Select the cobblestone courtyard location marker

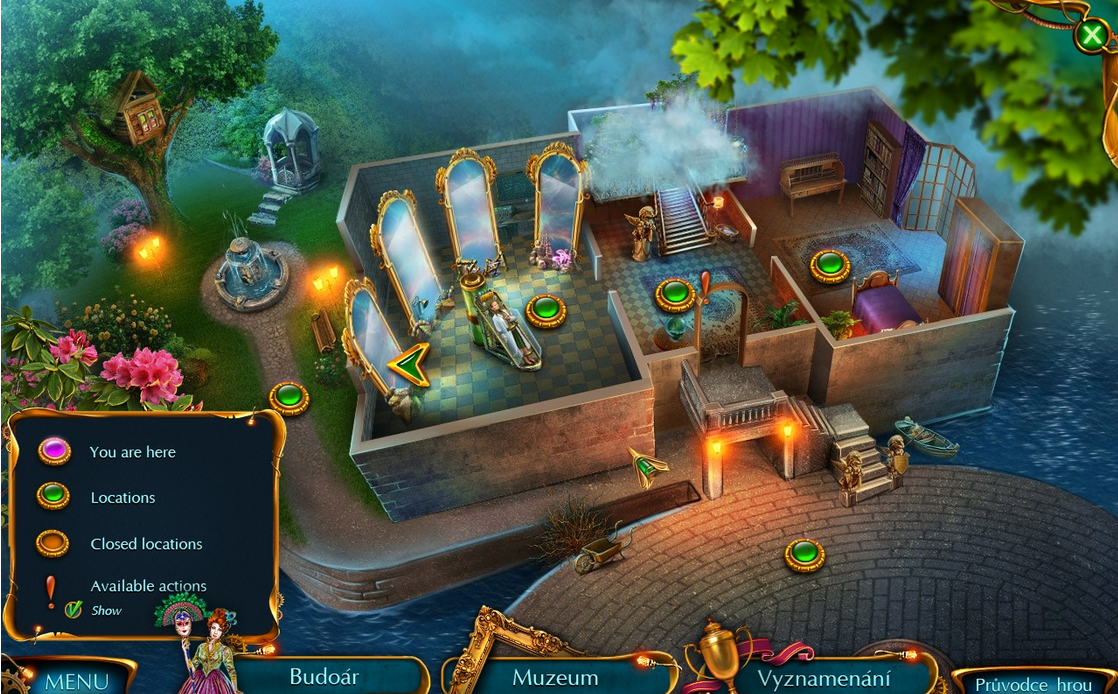pyautogui.click(x=804, y=554)
